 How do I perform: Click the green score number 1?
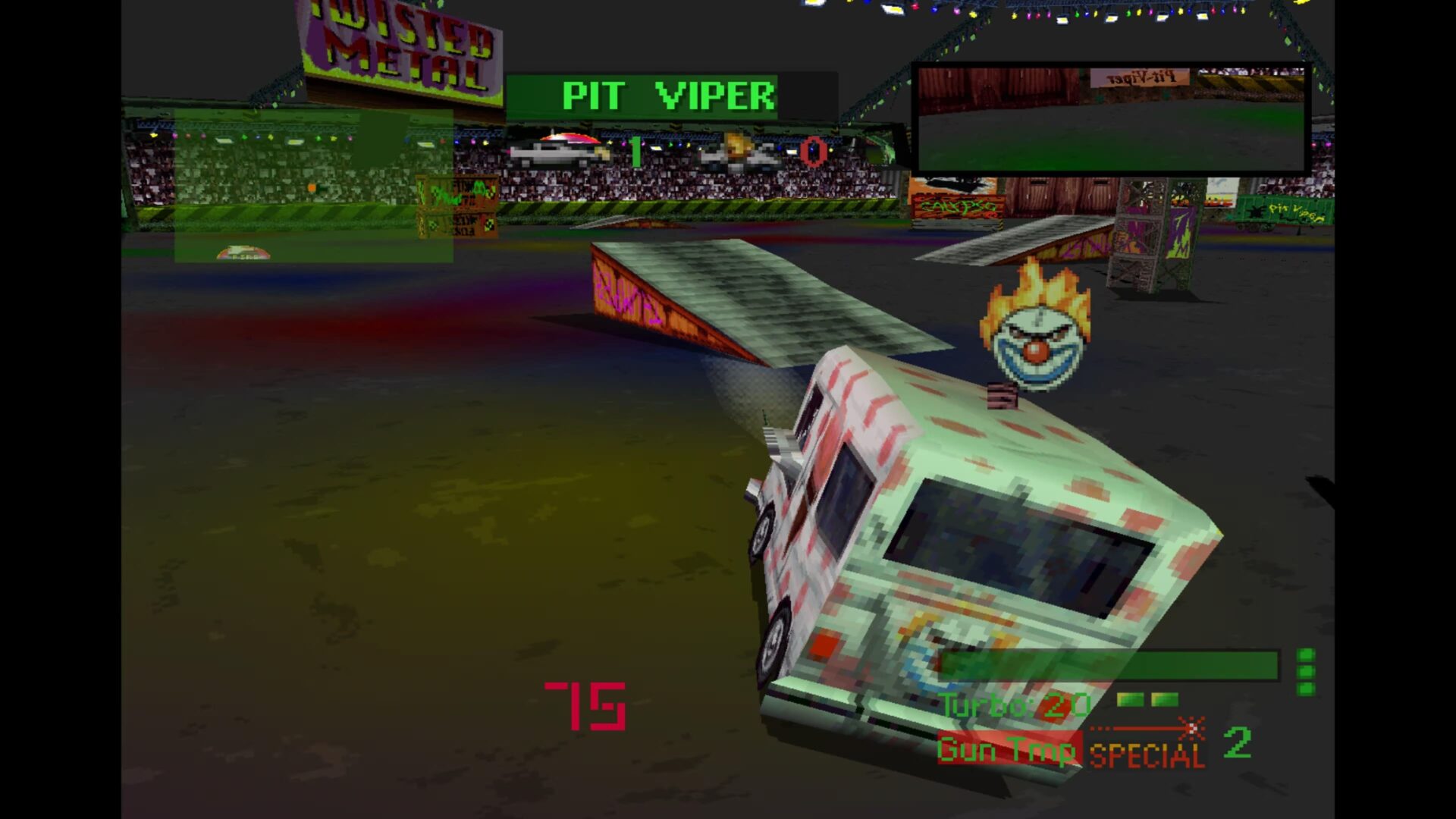coord(635,150)
